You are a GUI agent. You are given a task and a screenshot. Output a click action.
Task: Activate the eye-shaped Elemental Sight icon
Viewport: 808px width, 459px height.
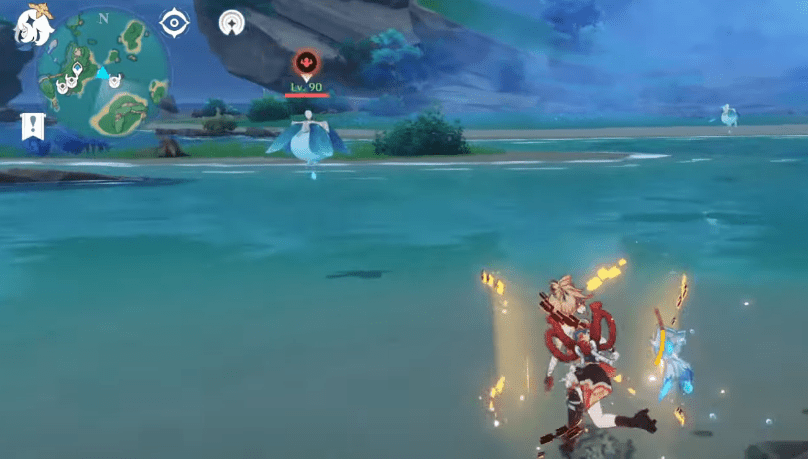coord(175,21)
